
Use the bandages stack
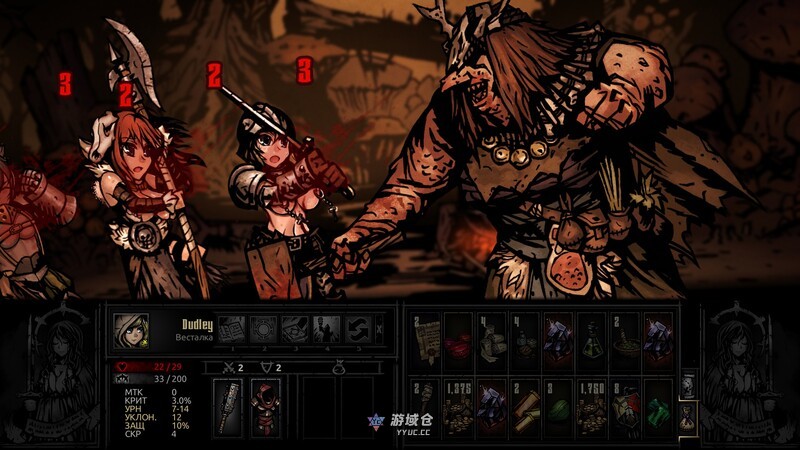click(492, 339)
